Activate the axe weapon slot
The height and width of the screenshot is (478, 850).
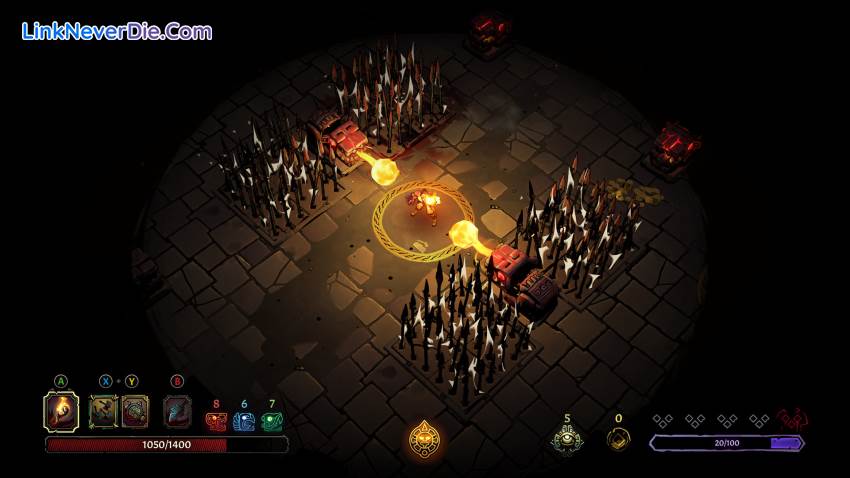(x=104, y=411)
